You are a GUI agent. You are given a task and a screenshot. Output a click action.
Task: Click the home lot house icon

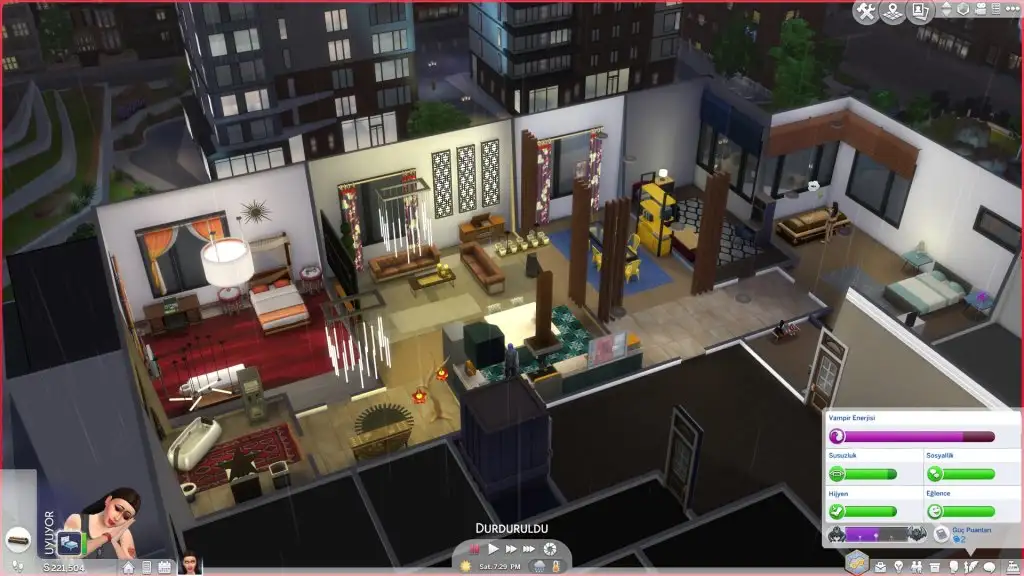(x=129, y=567)
